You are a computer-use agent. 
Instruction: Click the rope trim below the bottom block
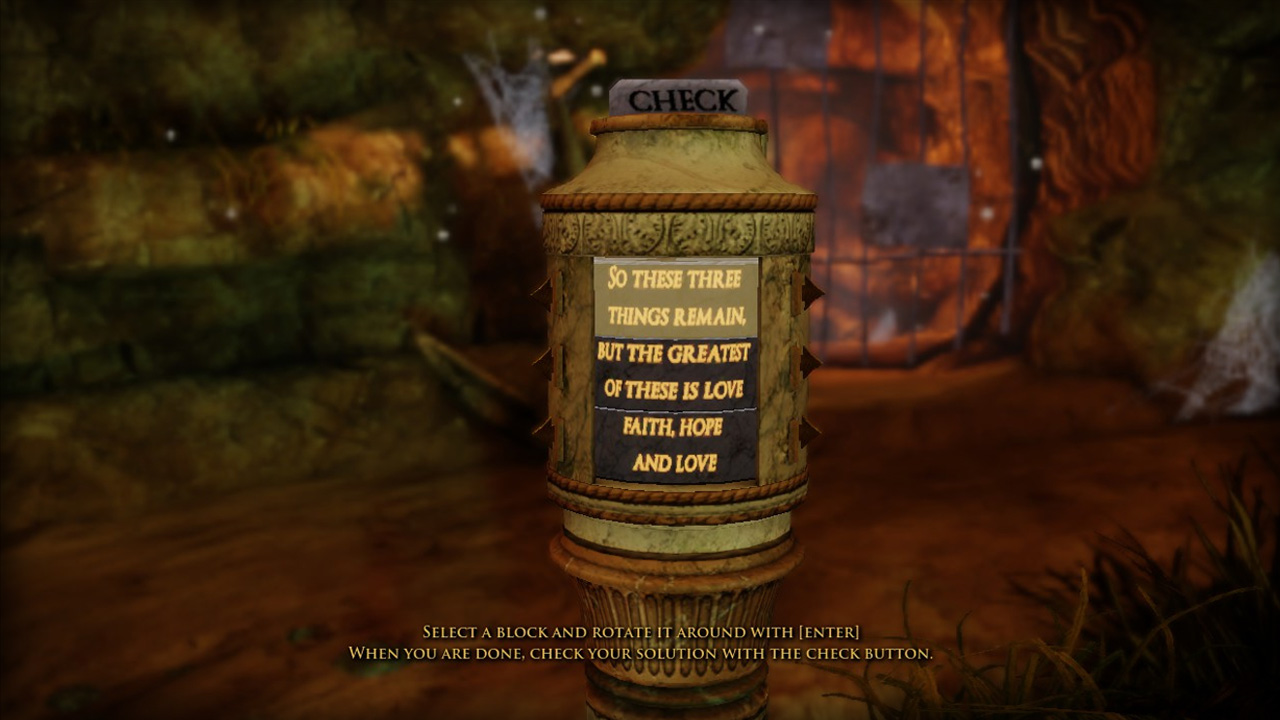[678, 497]
